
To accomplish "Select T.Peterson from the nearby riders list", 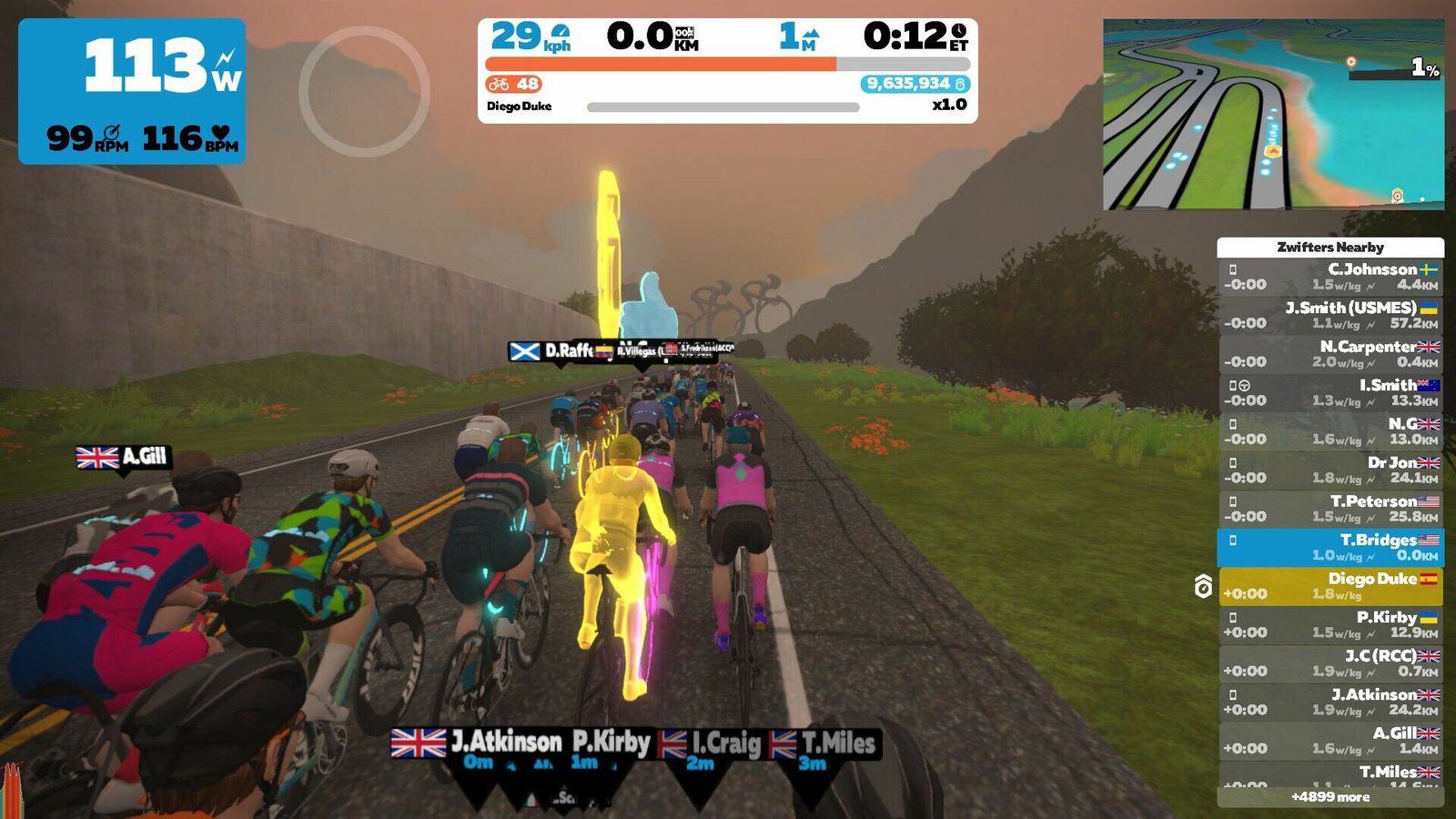I will [x=1330, y=509].
